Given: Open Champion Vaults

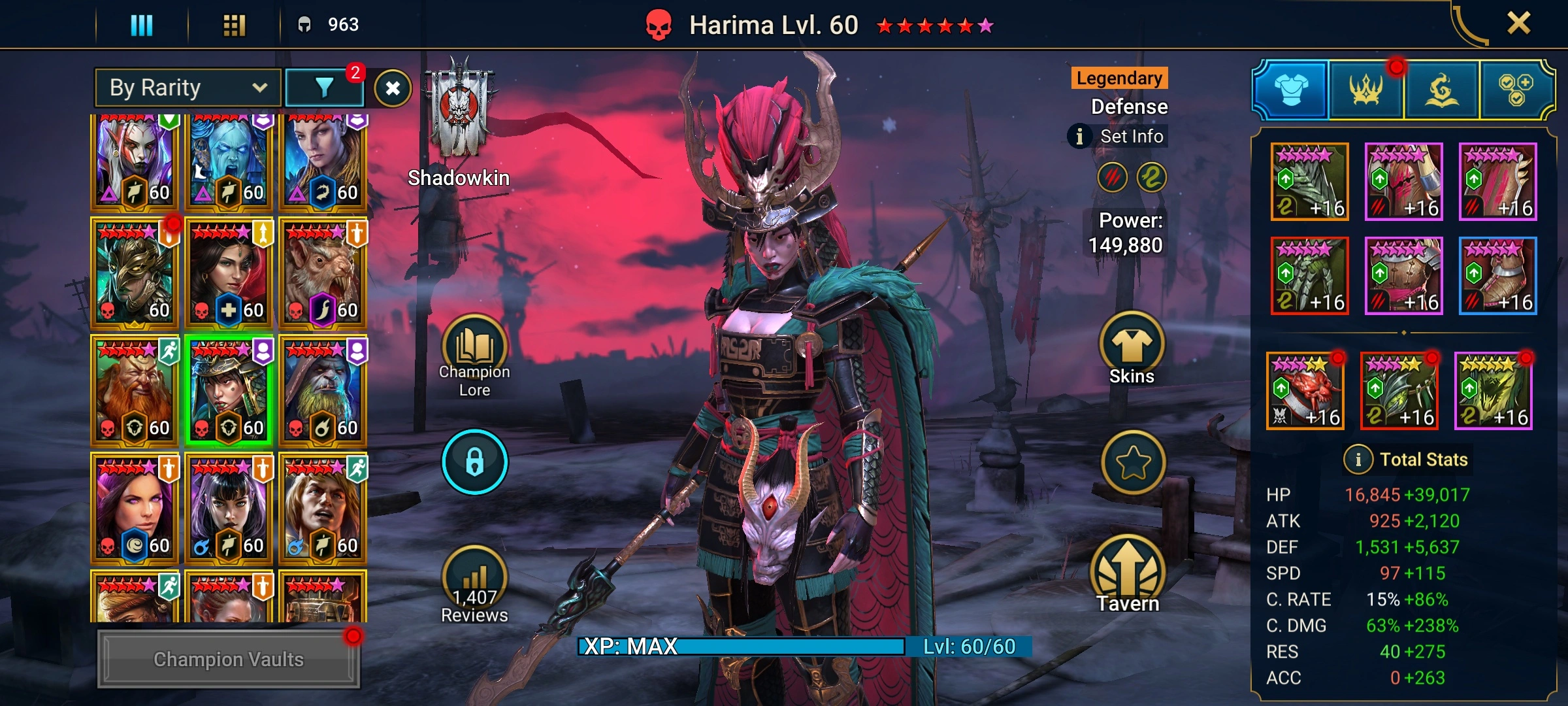Looking at the screenshot, I should coord(228,659).
